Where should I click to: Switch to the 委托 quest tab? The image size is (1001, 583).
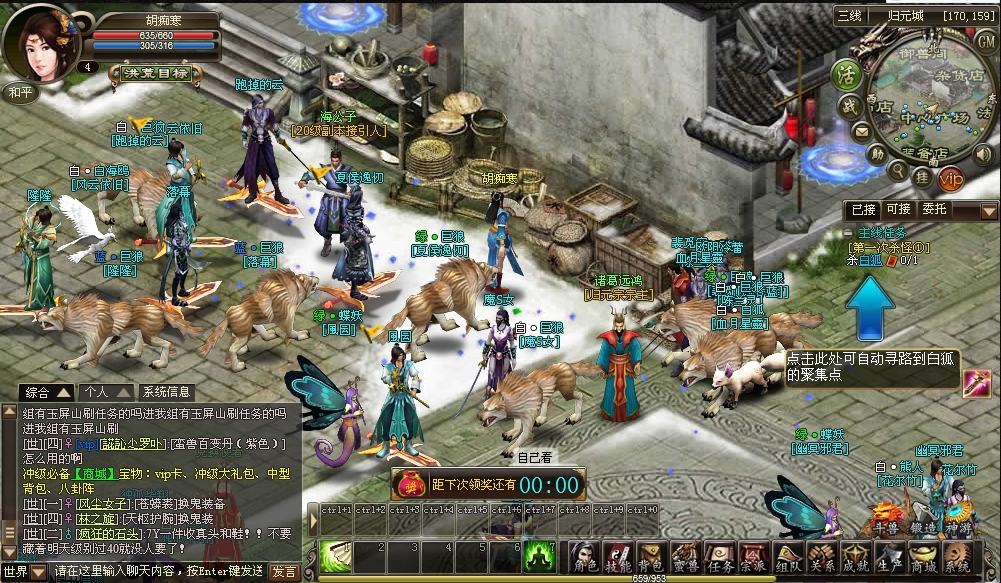click(x=934, y=210)
